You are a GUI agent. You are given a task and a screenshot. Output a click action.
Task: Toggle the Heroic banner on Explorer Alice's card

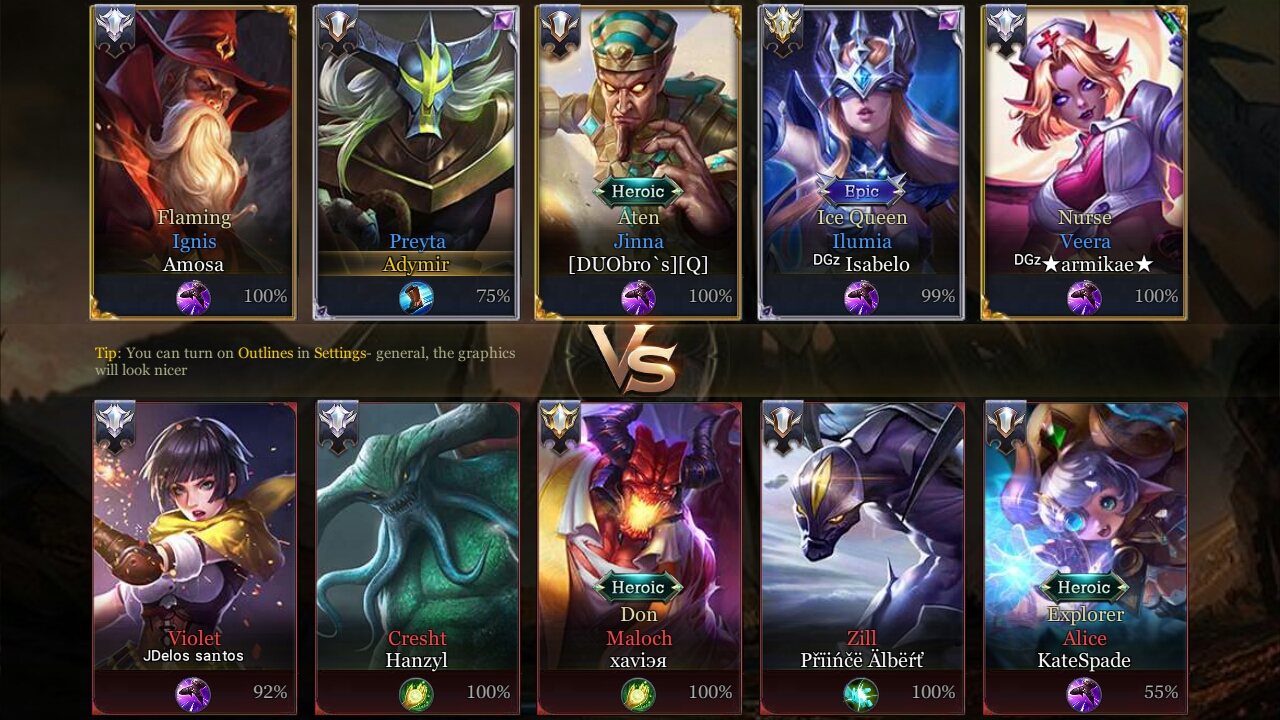click(1084, 587)
